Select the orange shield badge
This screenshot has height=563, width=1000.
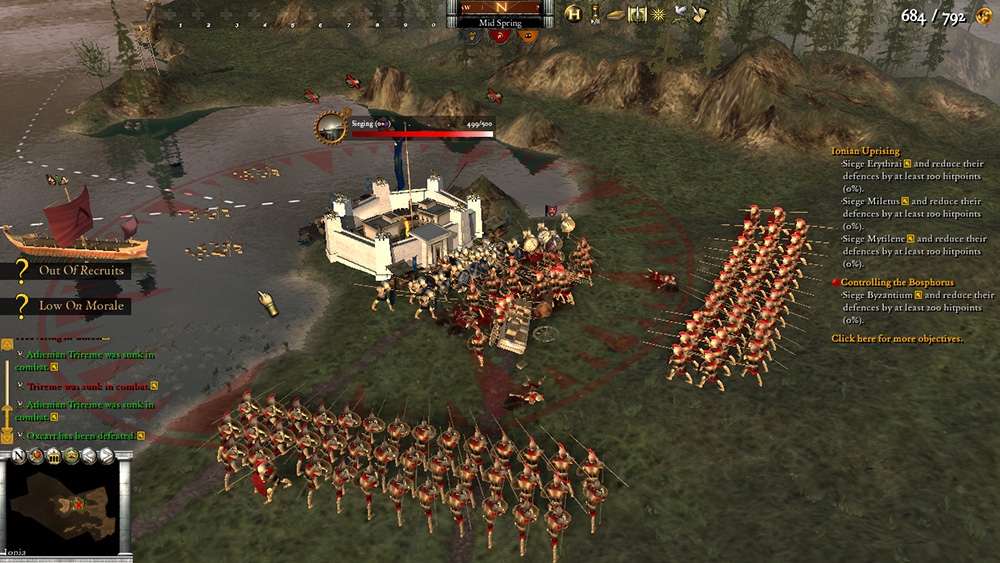tap(530, 36)
